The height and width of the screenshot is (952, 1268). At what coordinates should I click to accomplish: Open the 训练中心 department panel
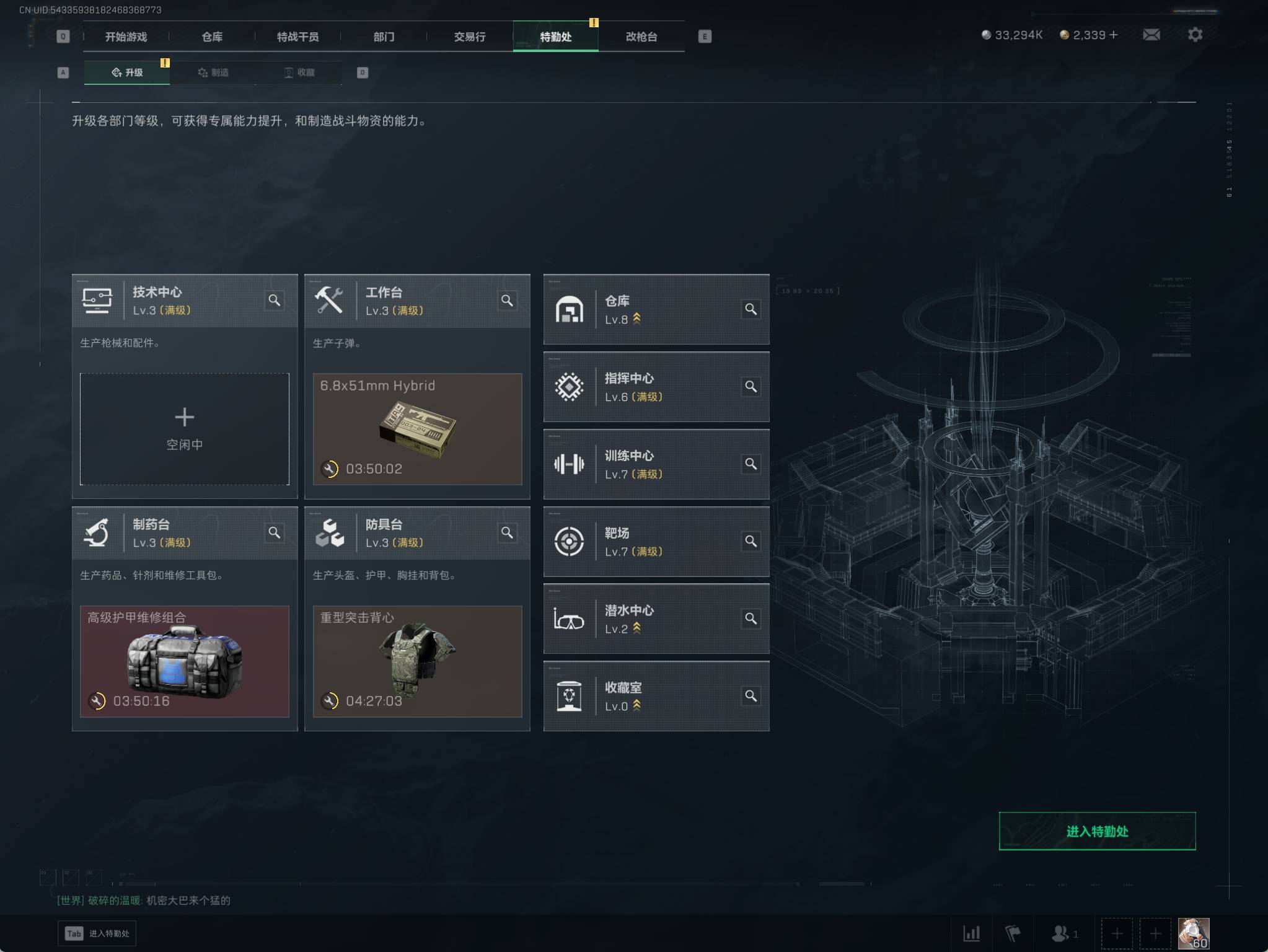point(656,464)
